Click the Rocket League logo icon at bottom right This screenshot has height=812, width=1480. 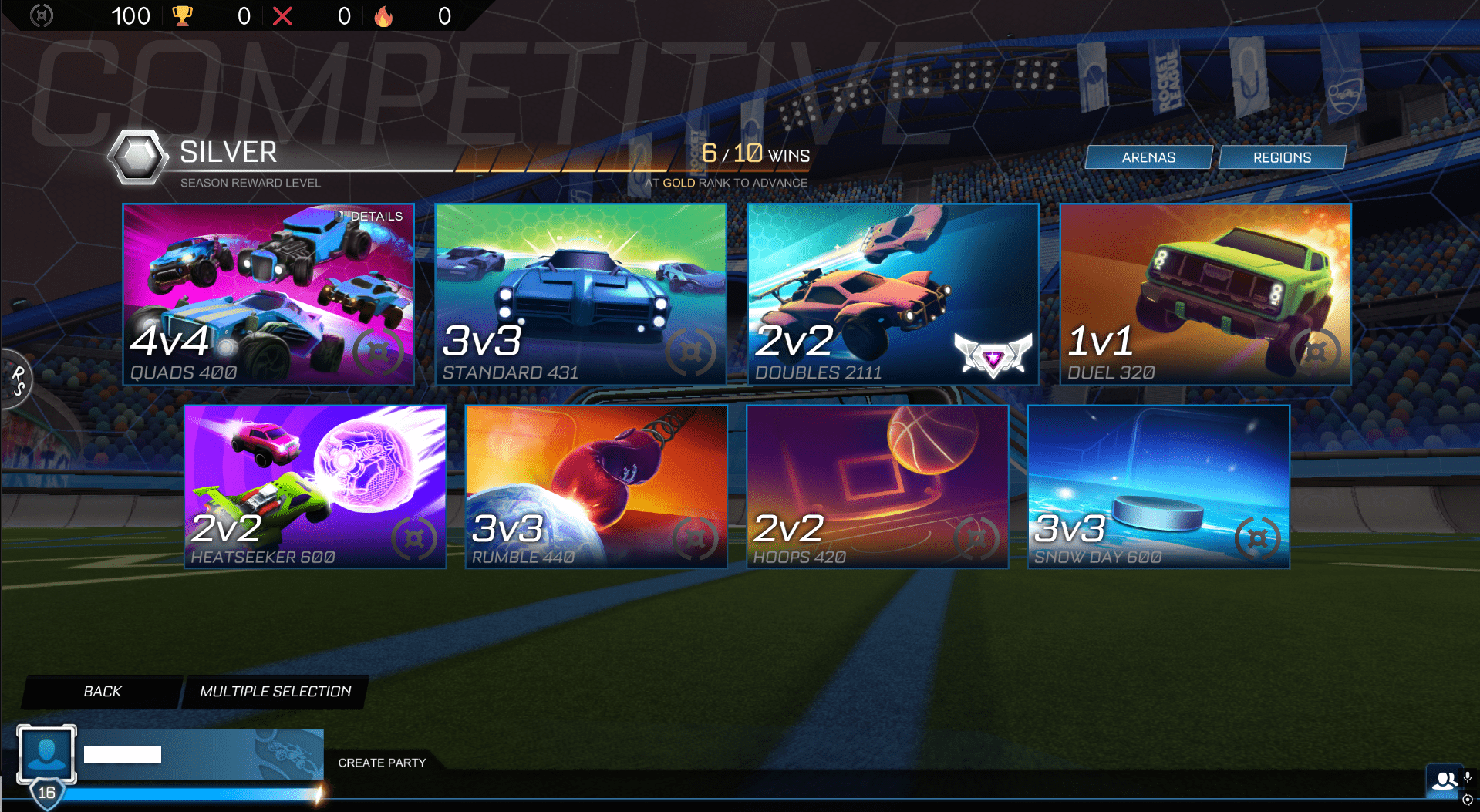tap(1467, 800)
